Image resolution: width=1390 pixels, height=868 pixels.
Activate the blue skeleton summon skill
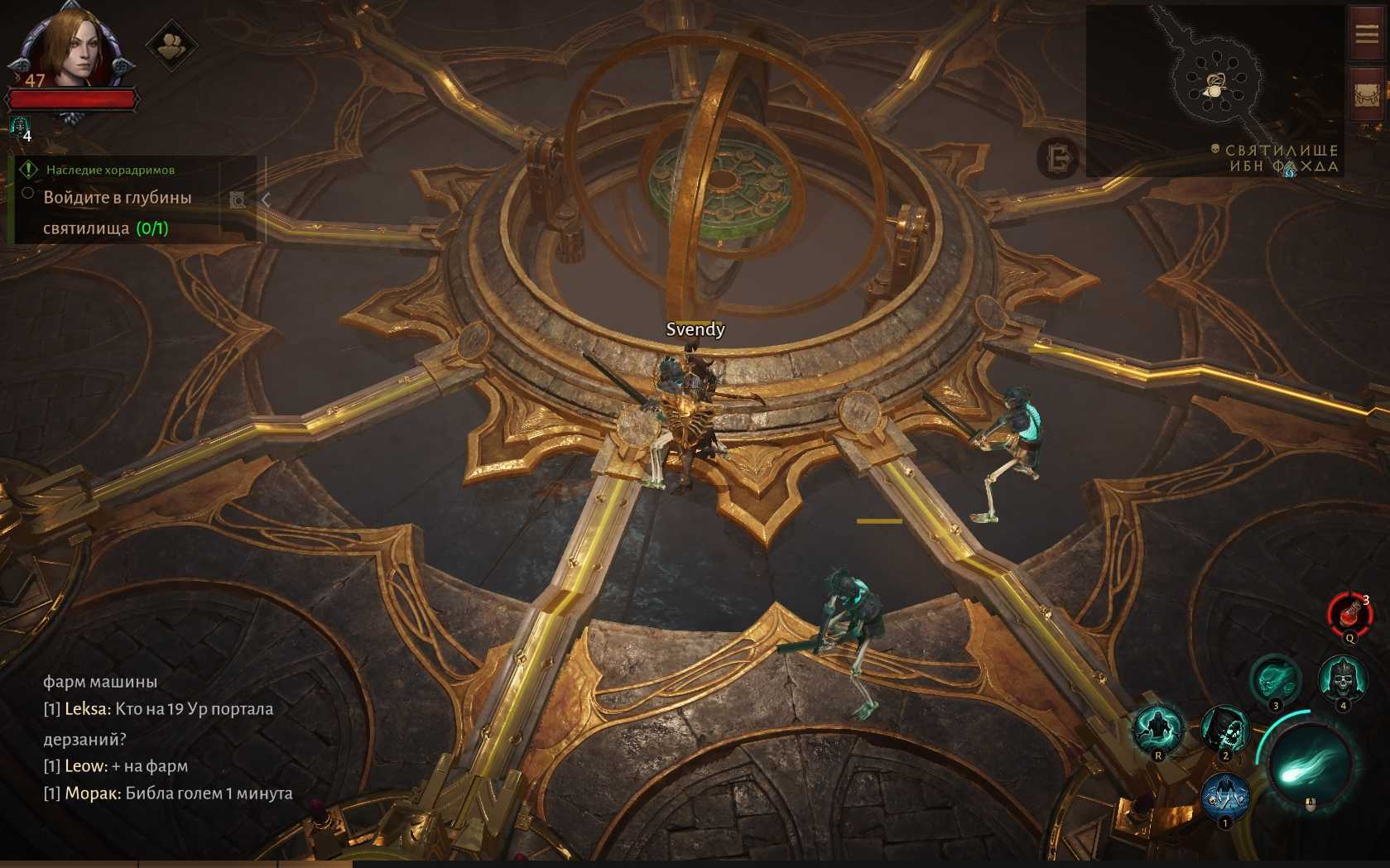[1224, 796]
